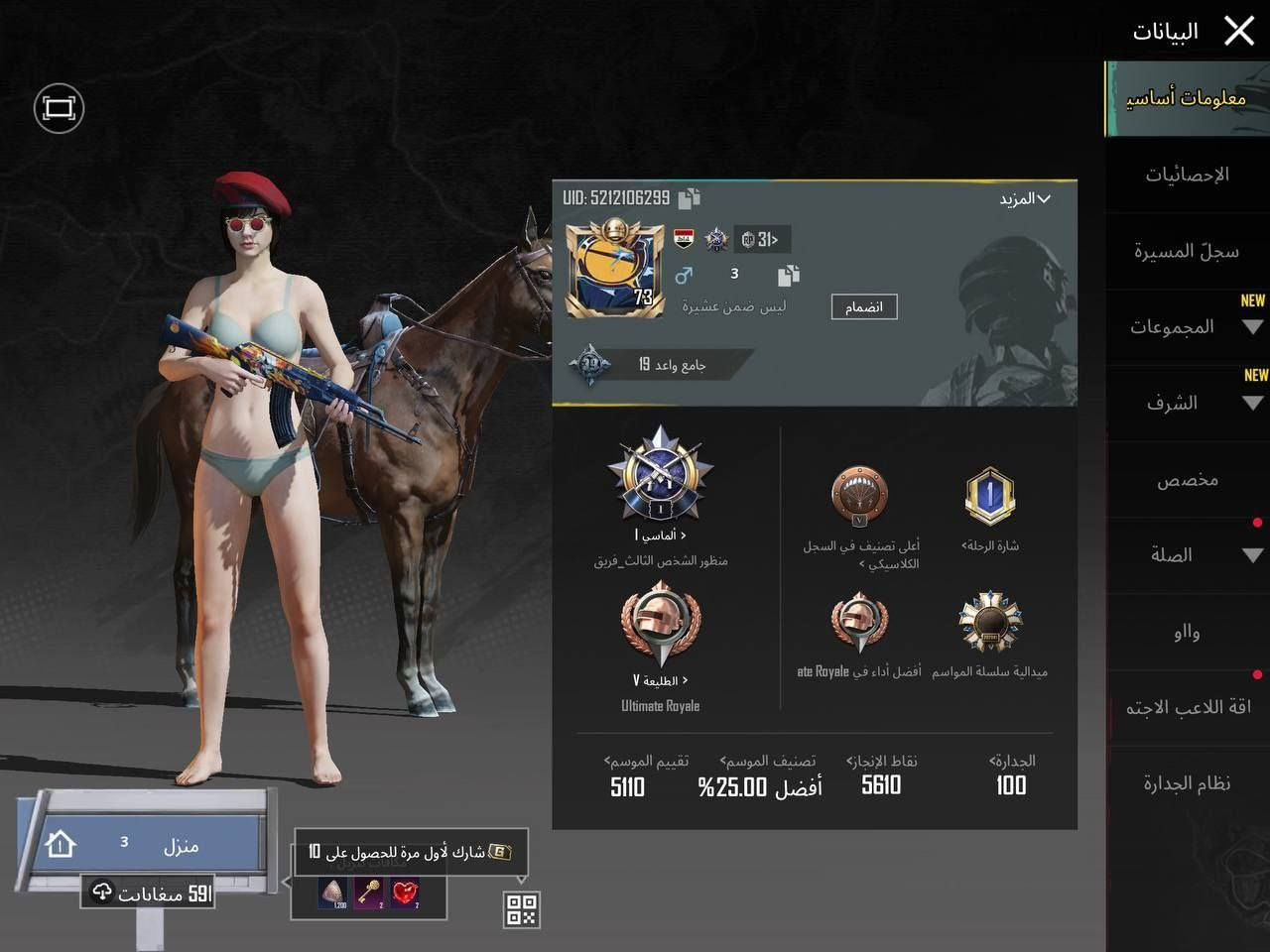Open the player avatar frame
The width and height of the screenshot is (1270, 952).
pos(615,270)
